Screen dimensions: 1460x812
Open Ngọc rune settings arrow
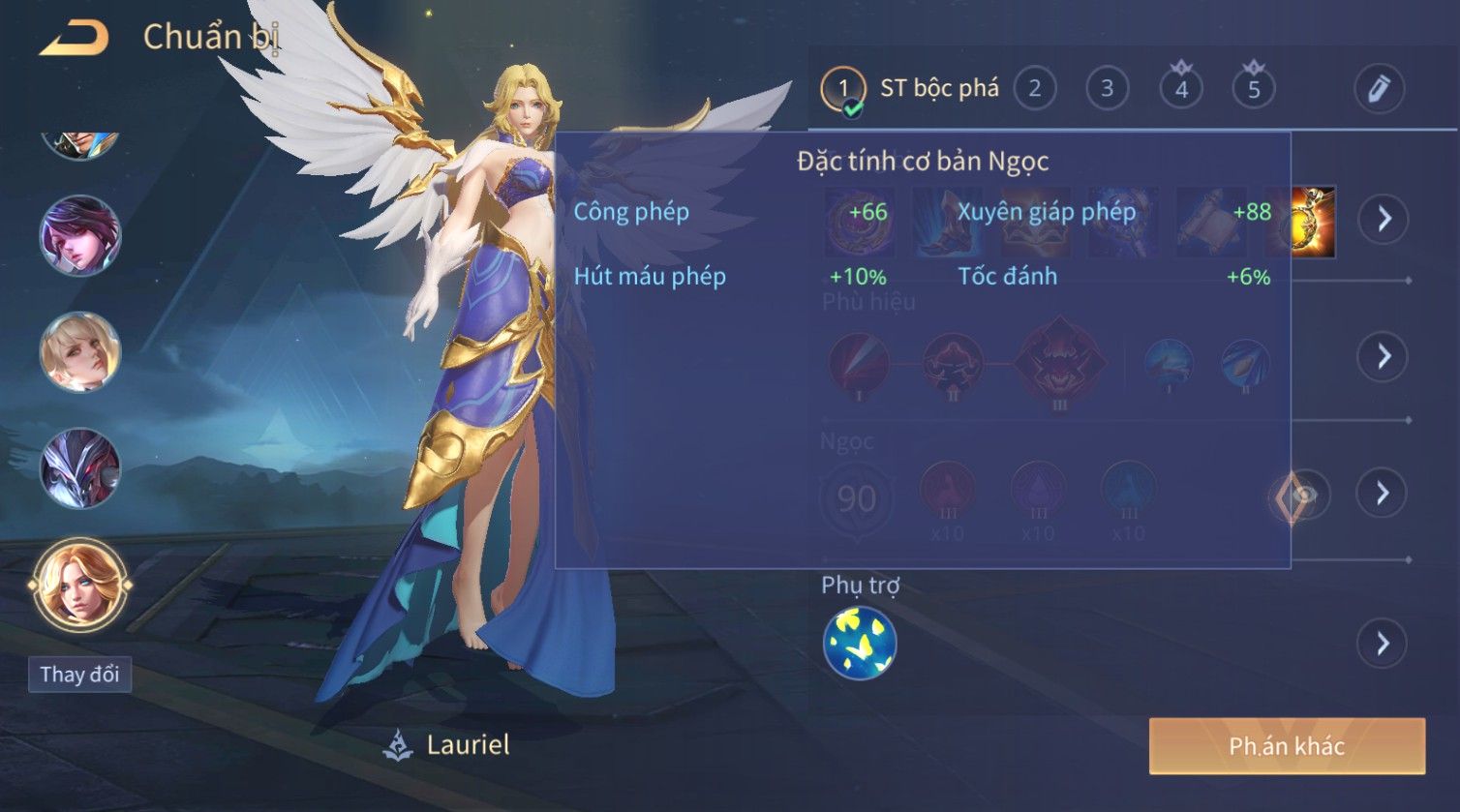point(1384,494)
